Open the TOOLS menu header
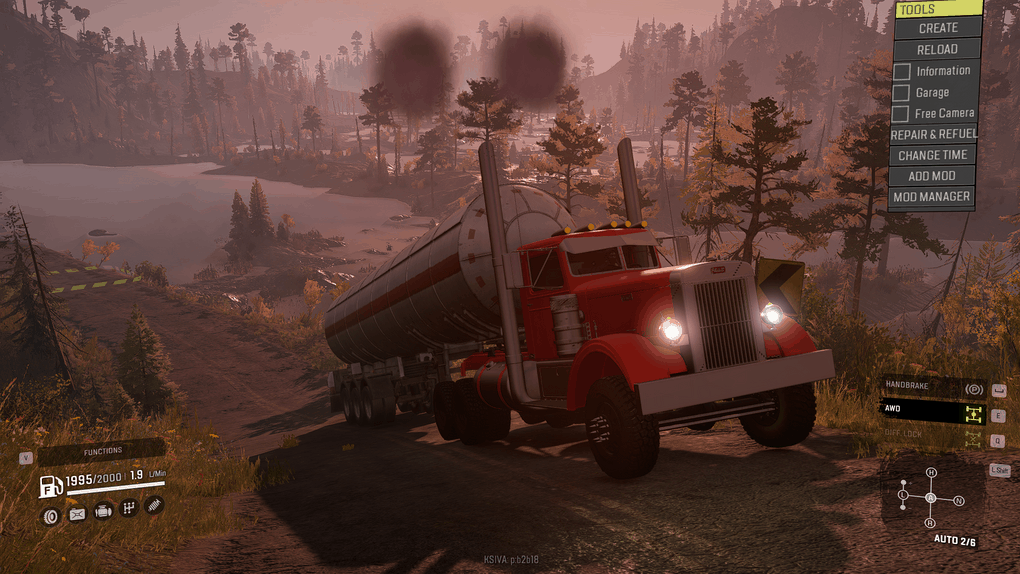 coord(937,9)
